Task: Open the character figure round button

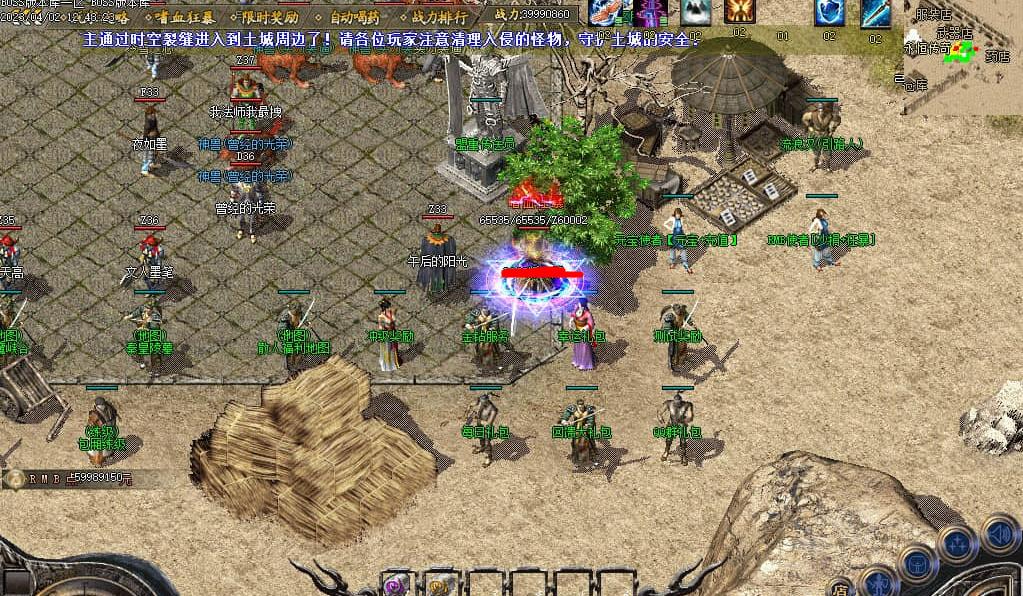Action: pos(879,583)
